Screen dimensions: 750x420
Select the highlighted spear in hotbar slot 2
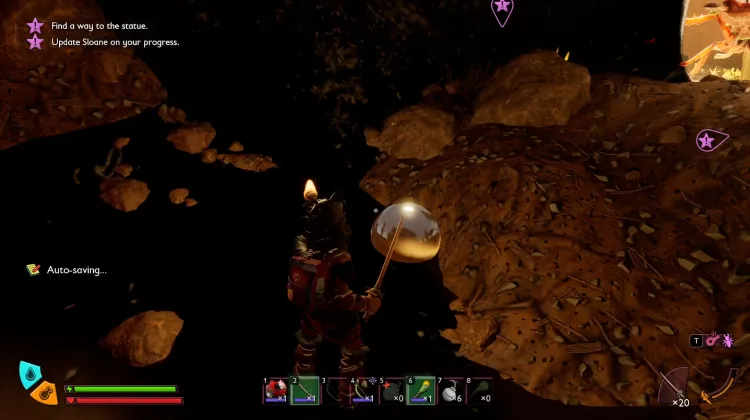click(x=305, y=390)
